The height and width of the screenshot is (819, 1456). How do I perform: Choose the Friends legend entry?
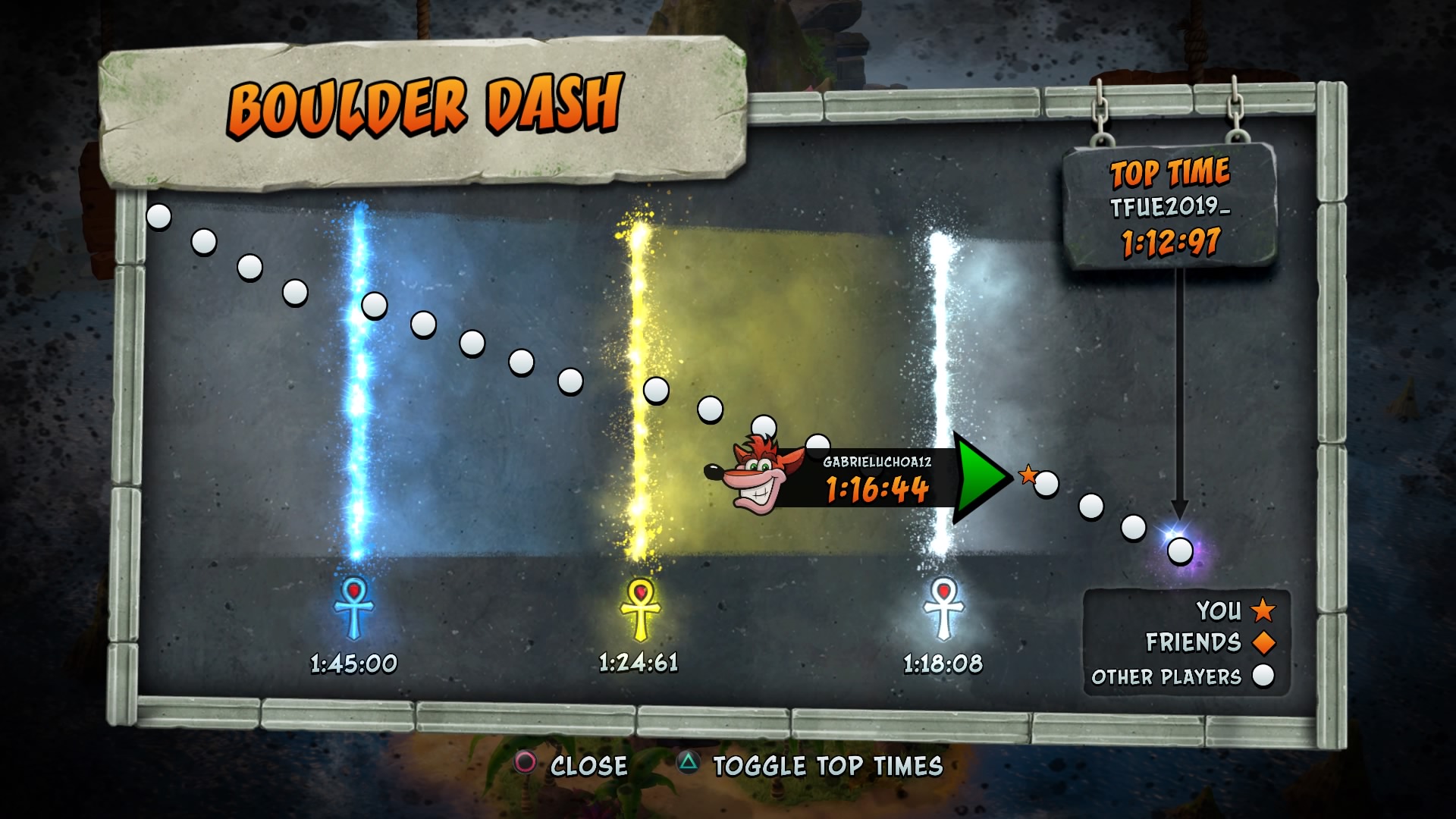pyautogui.click(x=1210, y=642)
